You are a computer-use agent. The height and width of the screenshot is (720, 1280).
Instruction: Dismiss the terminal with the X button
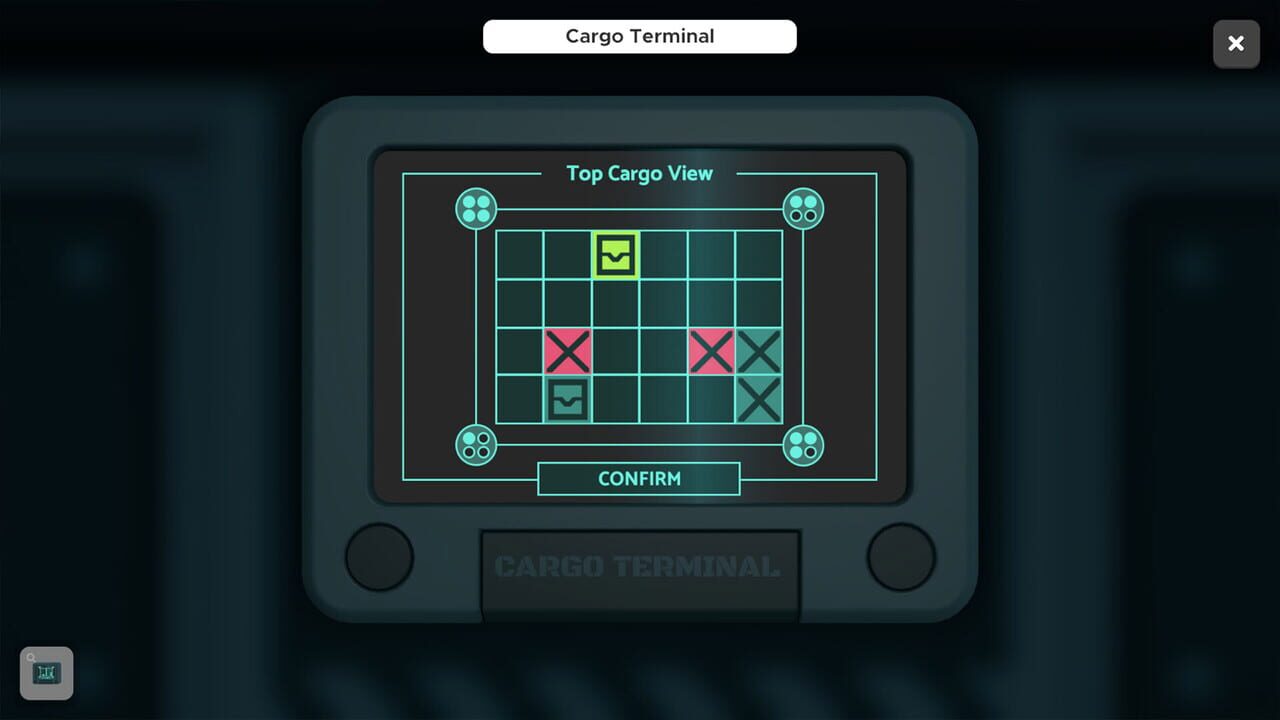point(1236,44)
